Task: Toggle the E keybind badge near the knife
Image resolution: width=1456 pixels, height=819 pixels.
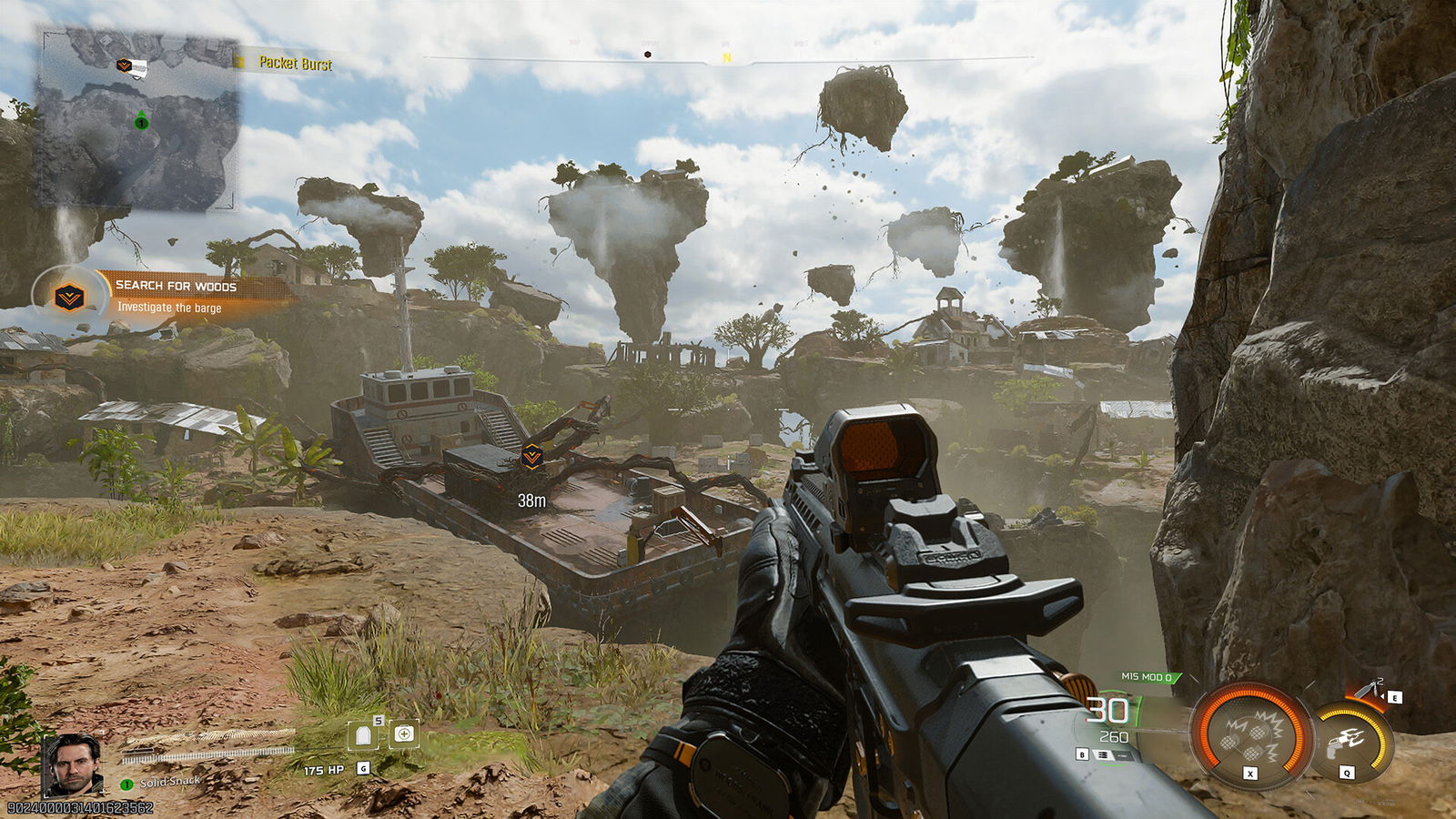Action: click(x=1394, y=697)
